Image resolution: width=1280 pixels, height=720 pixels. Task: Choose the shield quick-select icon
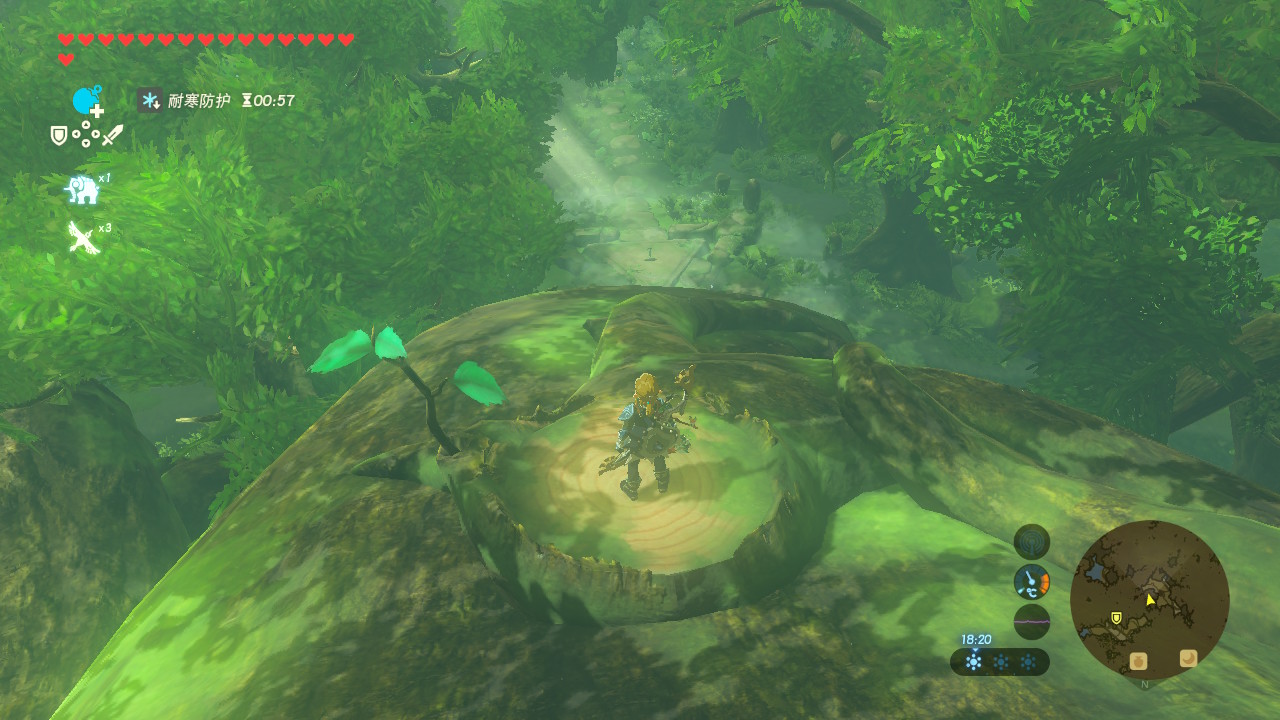pyautogui.click(x=59, y=135)
